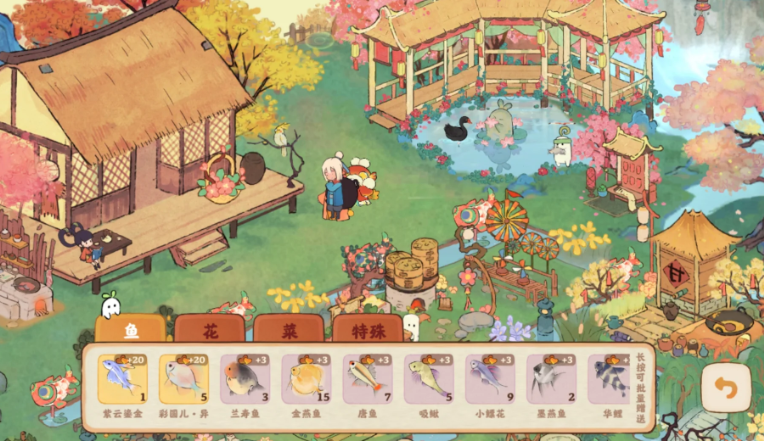The height and width of the screenshot is (441, 764).
Task: Select the 吸鳅 fish slot
Action: tap(429, 379)
